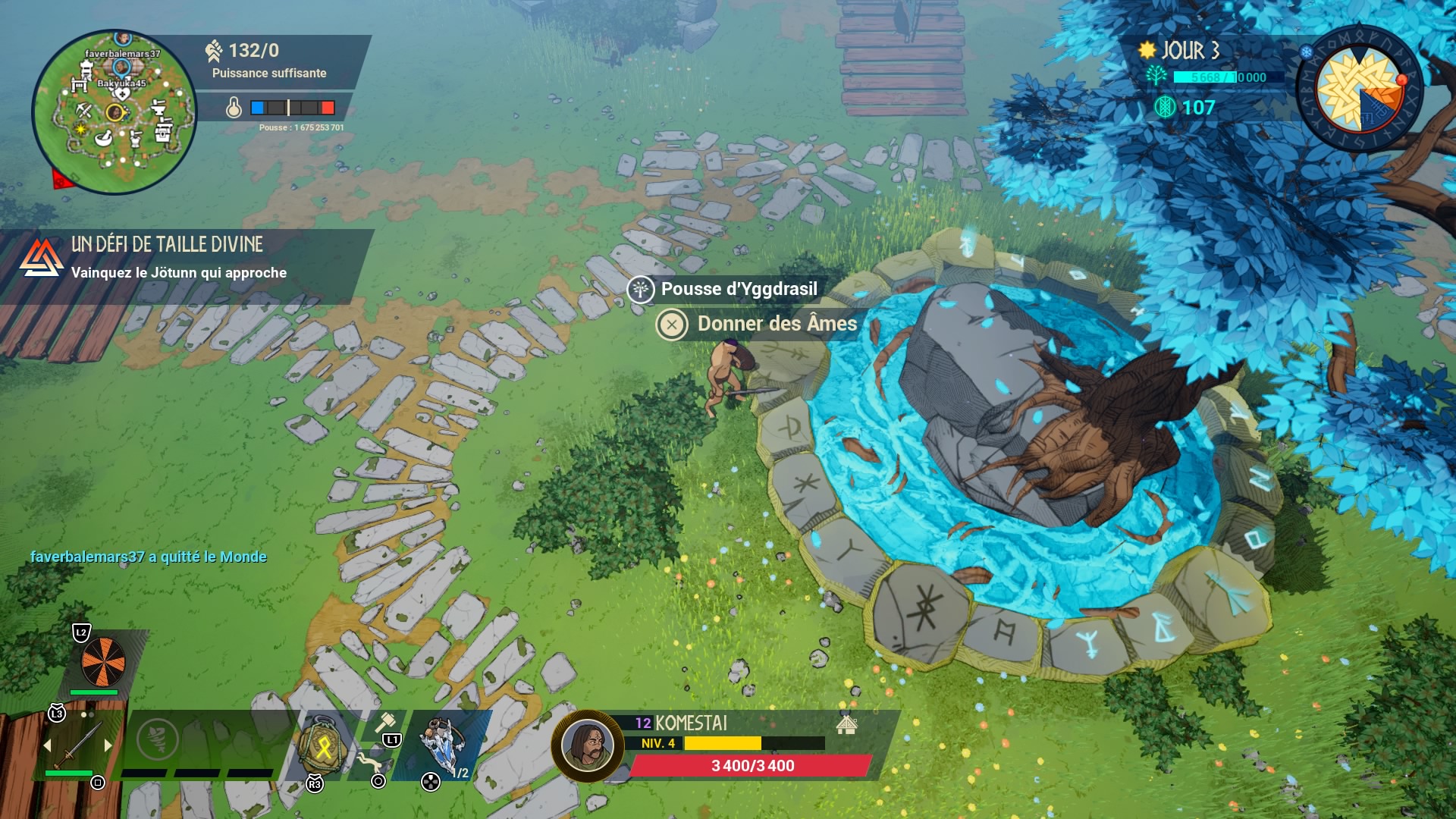
Task: Use the yellow rune stone item
Action: click(323, 747)
